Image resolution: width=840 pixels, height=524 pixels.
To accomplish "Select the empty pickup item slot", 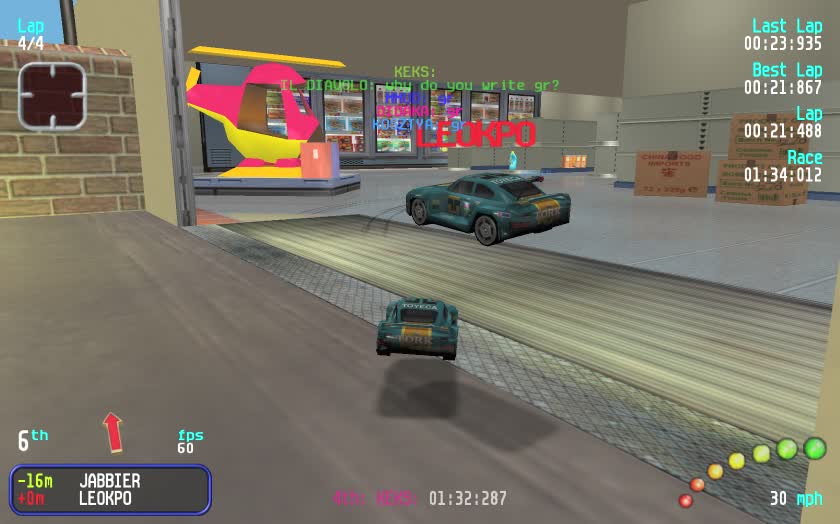I will [x=52, y=96].
